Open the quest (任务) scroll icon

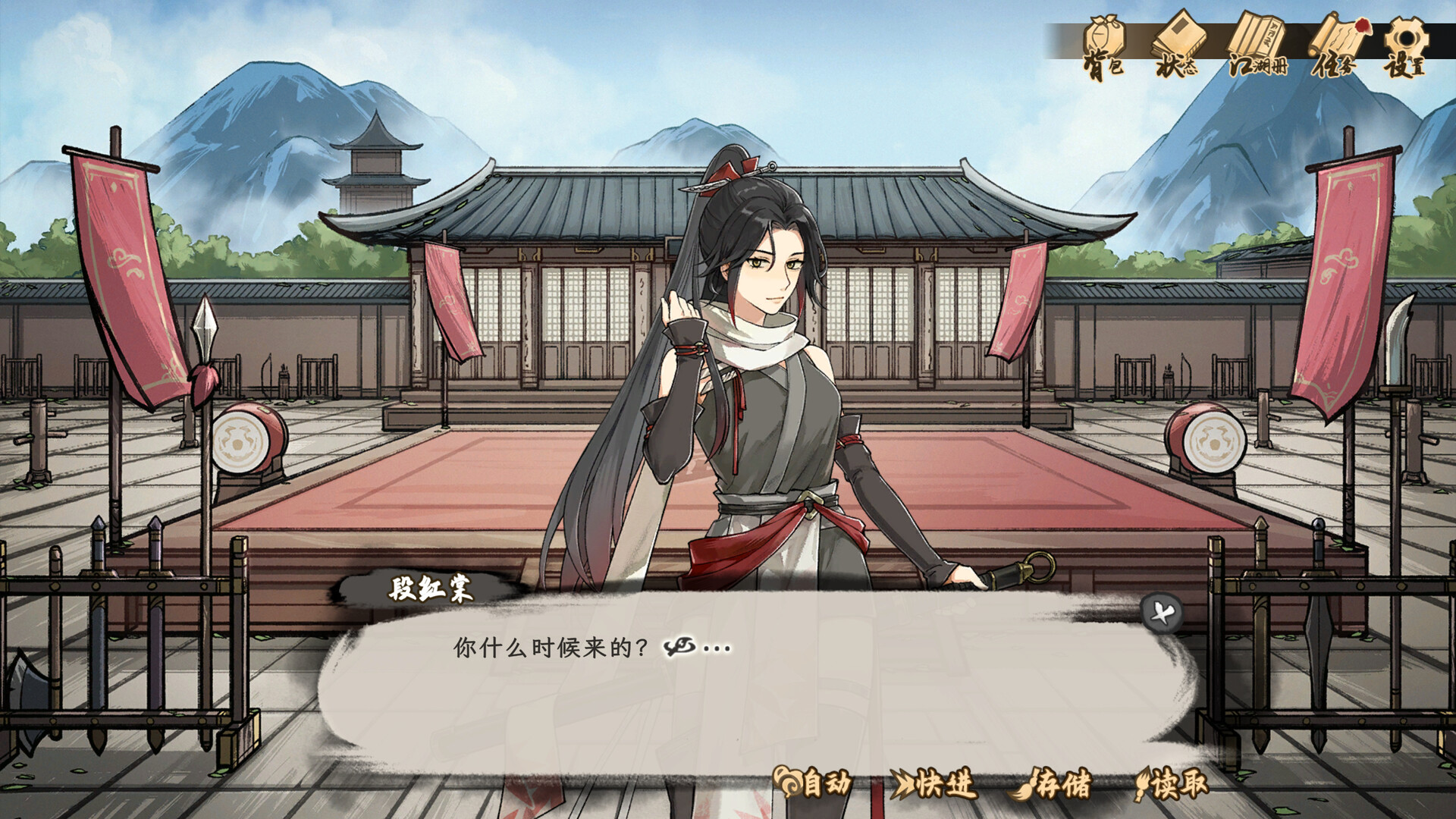tap(1339, 35)
